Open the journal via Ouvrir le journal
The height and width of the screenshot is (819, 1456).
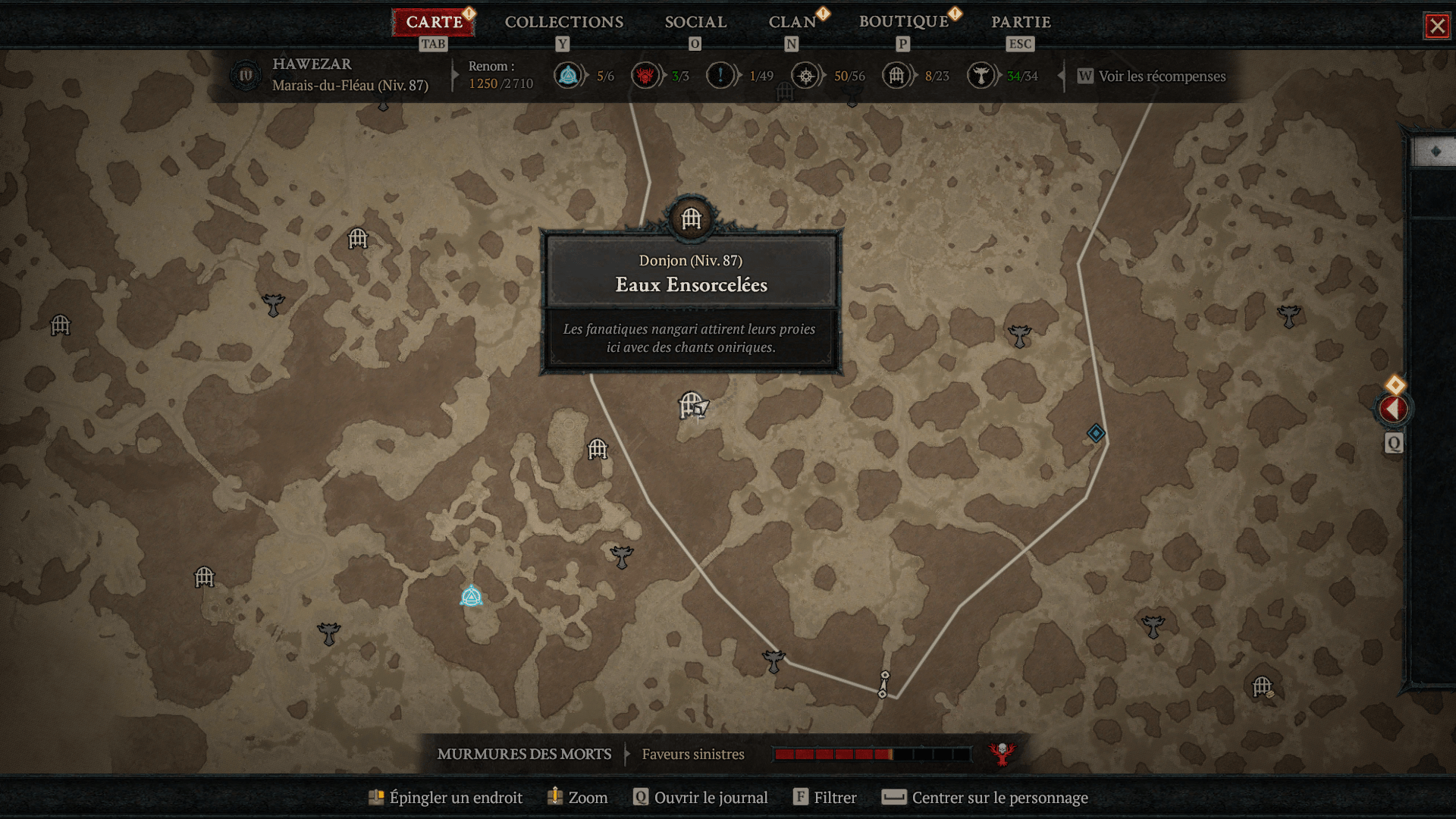[710, 797]
